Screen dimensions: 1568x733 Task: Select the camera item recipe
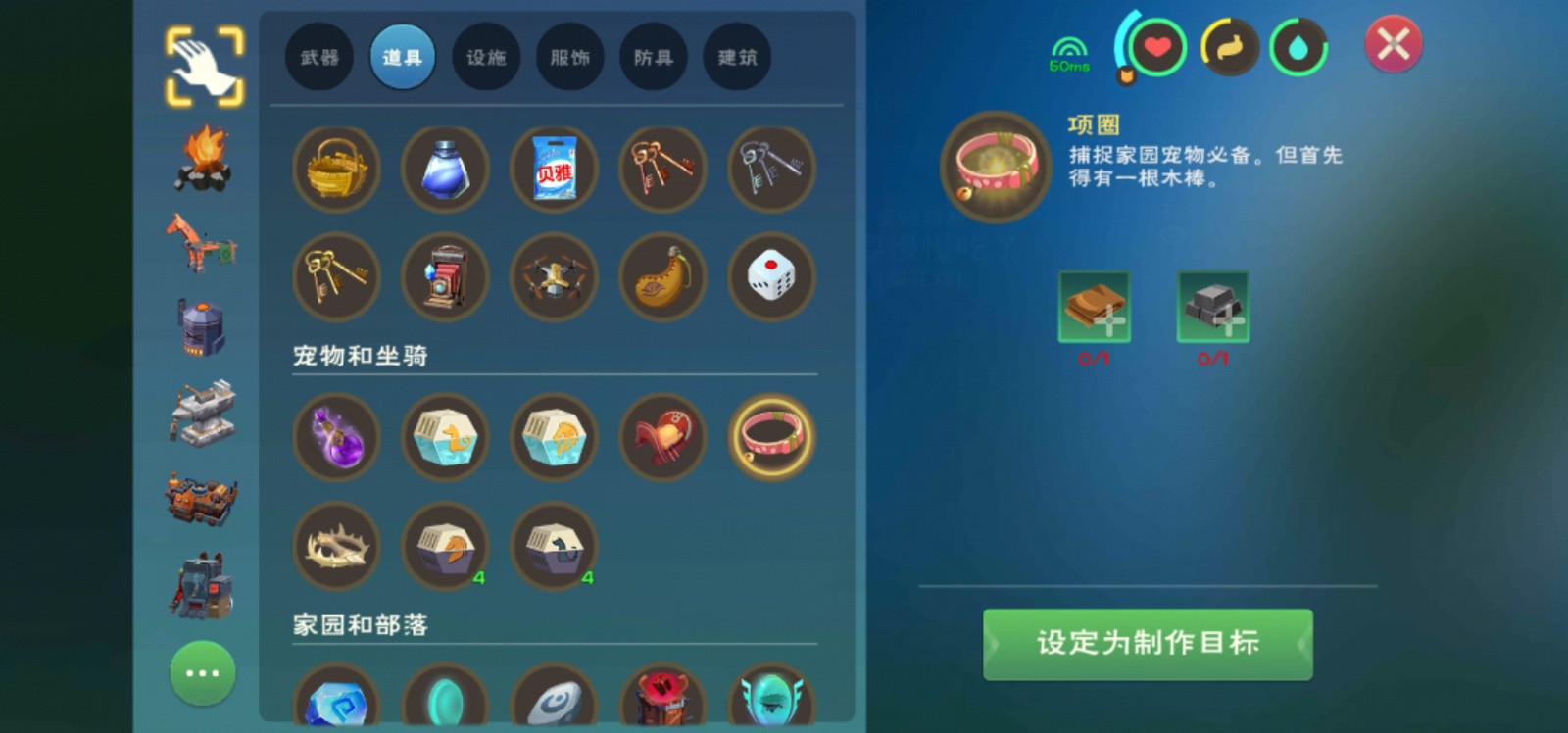446,277
